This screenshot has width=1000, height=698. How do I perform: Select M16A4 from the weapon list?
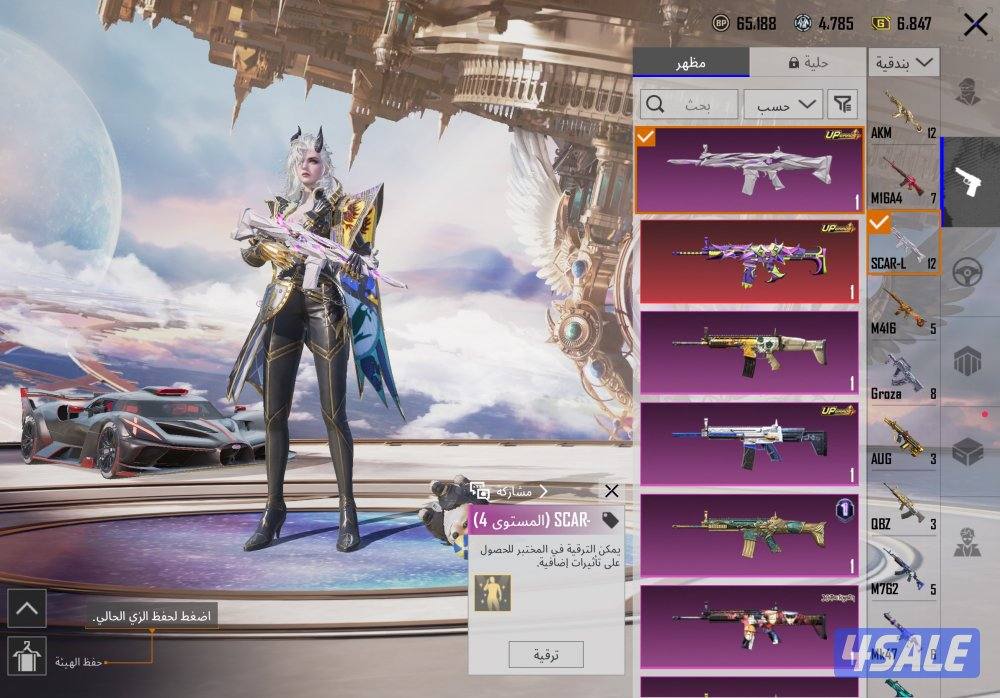coord(903,178)
